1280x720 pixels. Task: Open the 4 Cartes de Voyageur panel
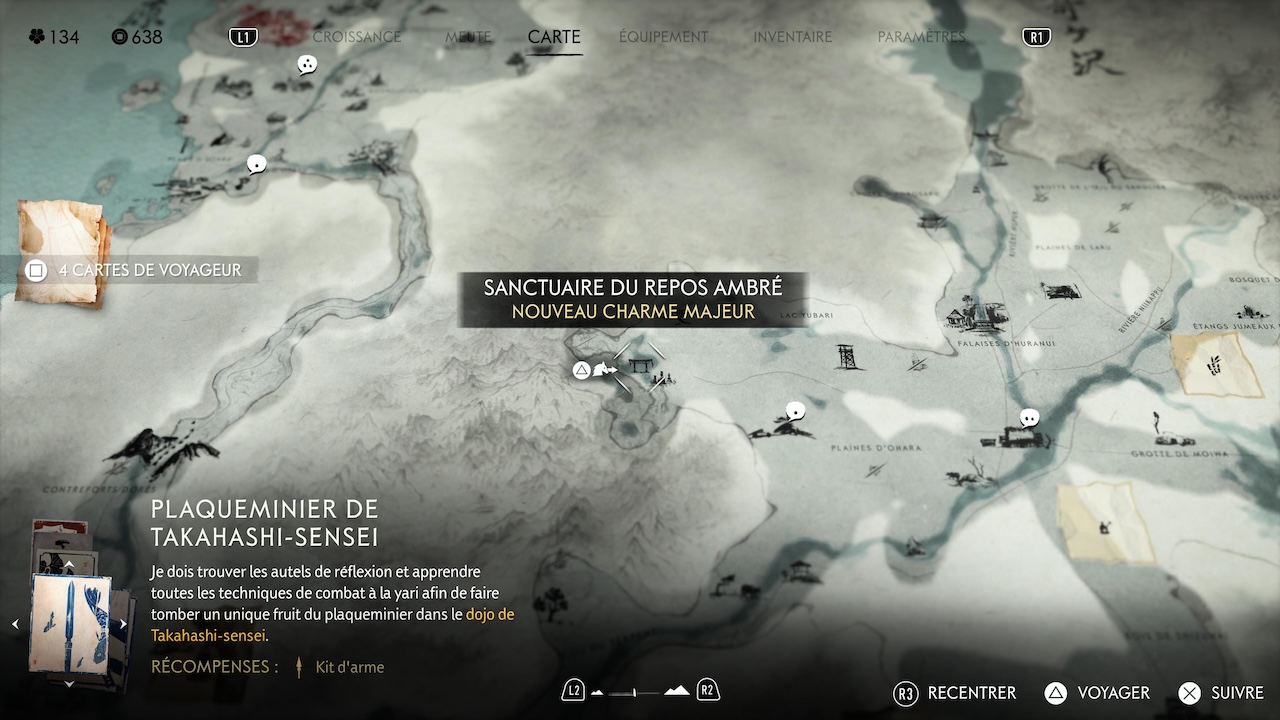(x=138, y=270)
